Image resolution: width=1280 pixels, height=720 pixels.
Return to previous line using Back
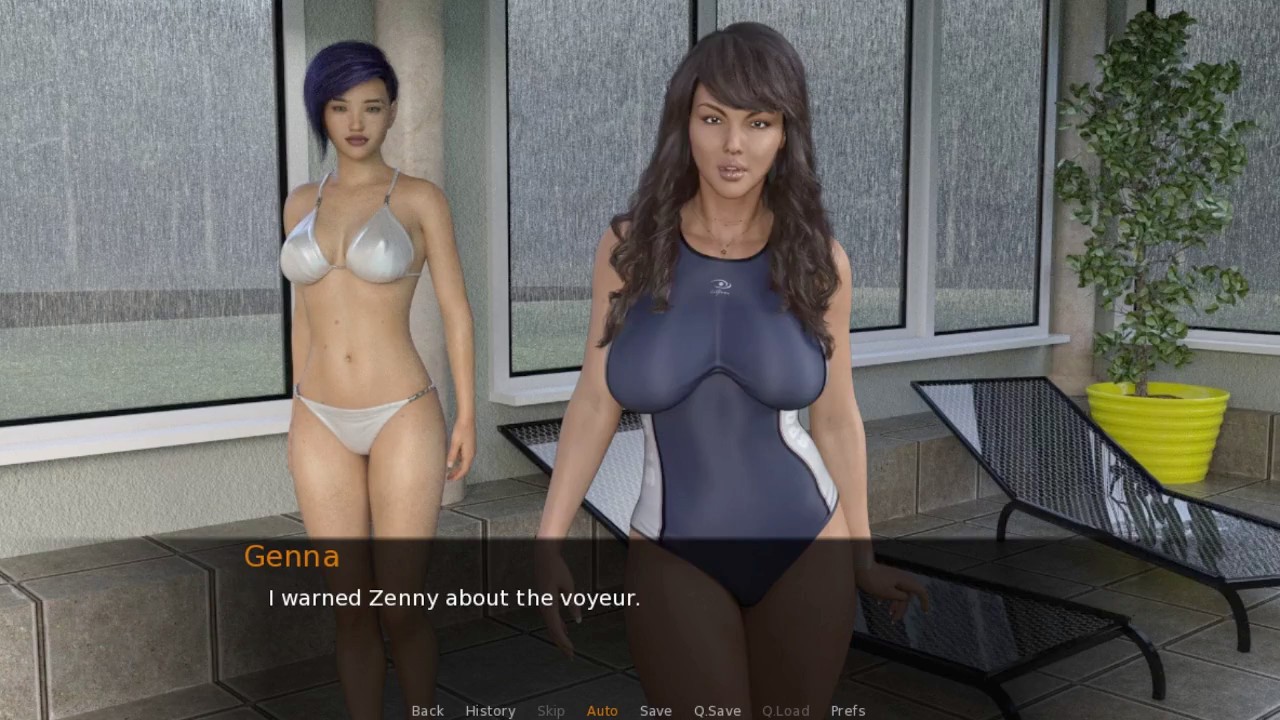[427, 710]
